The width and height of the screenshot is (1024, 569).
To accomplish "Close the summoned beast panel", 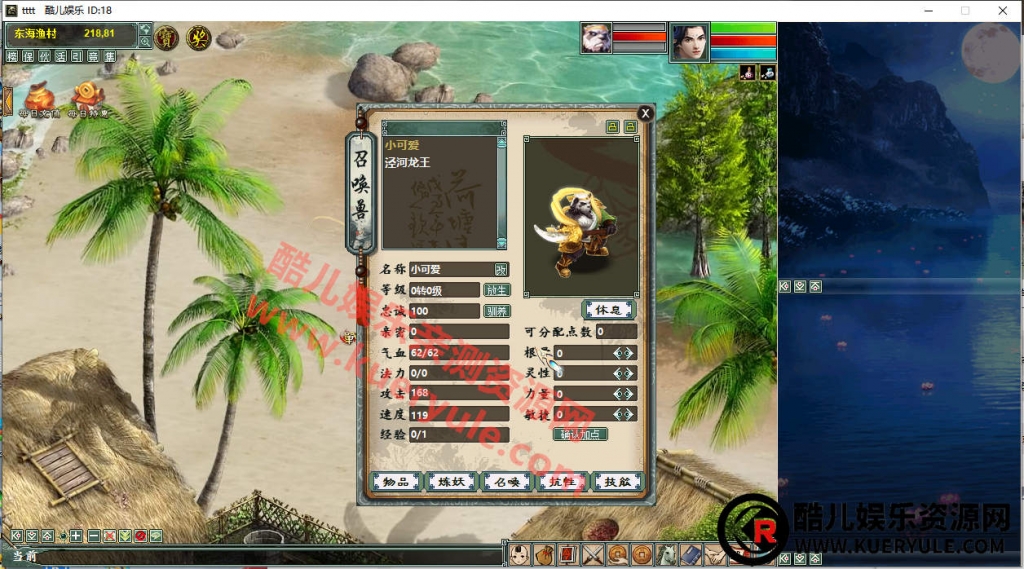I will (x=645, y=114).
